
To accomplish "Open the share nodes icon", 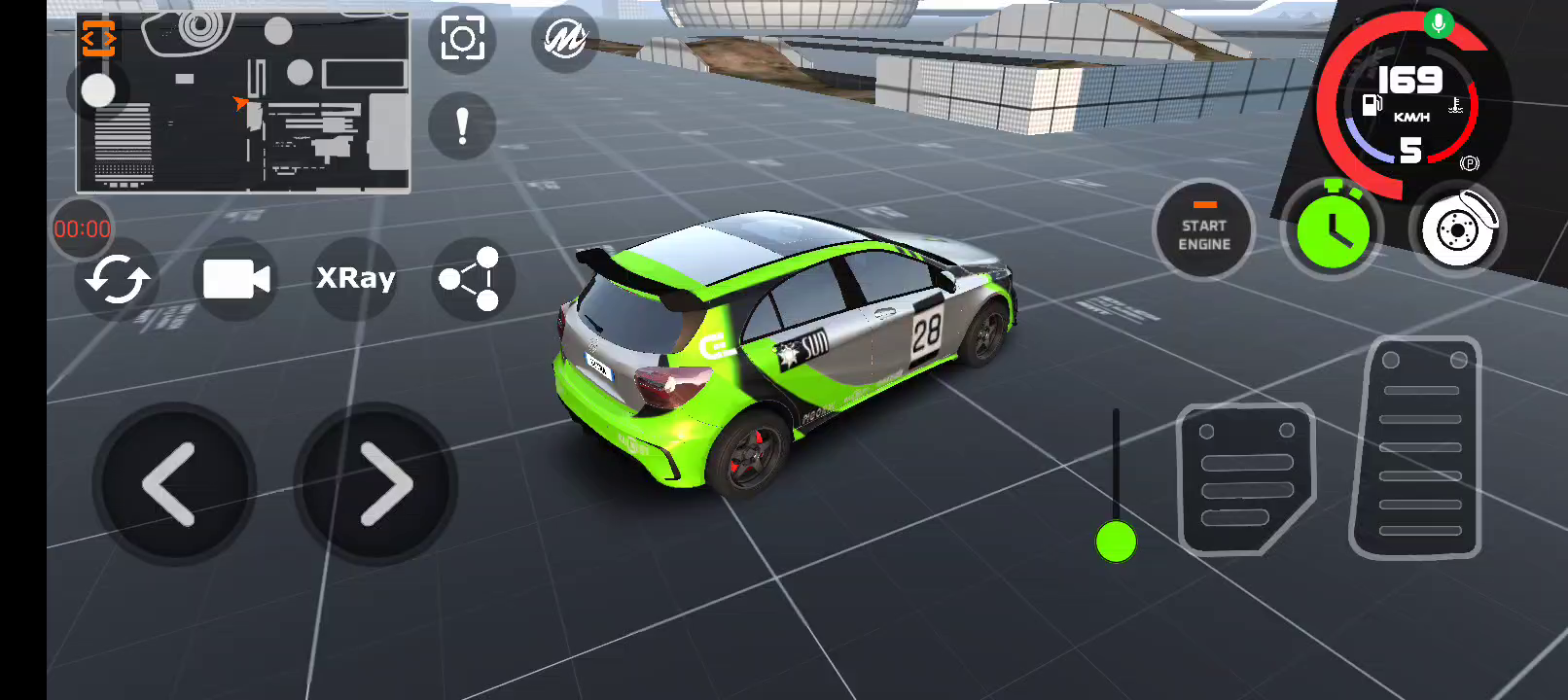I will [x=471, y=280].
